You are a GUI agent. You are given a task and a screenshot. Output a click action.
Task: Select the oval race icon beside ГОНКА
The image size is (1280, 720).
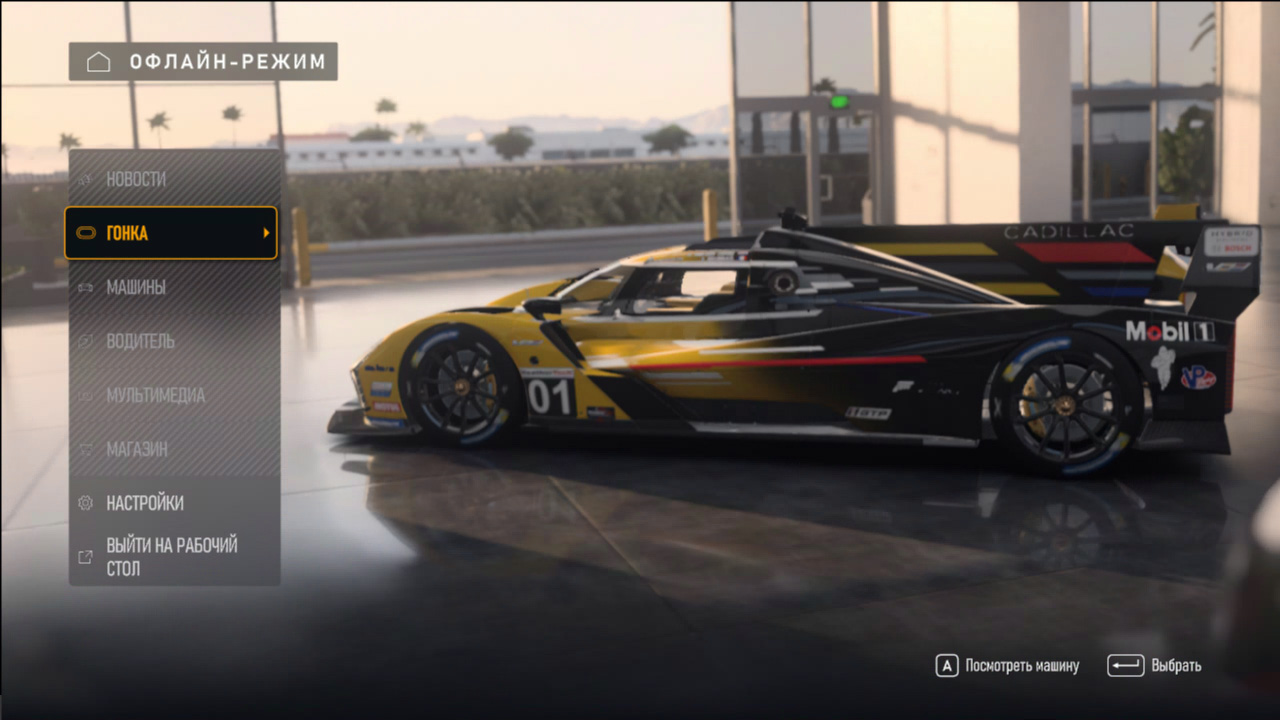click(87, 232)
